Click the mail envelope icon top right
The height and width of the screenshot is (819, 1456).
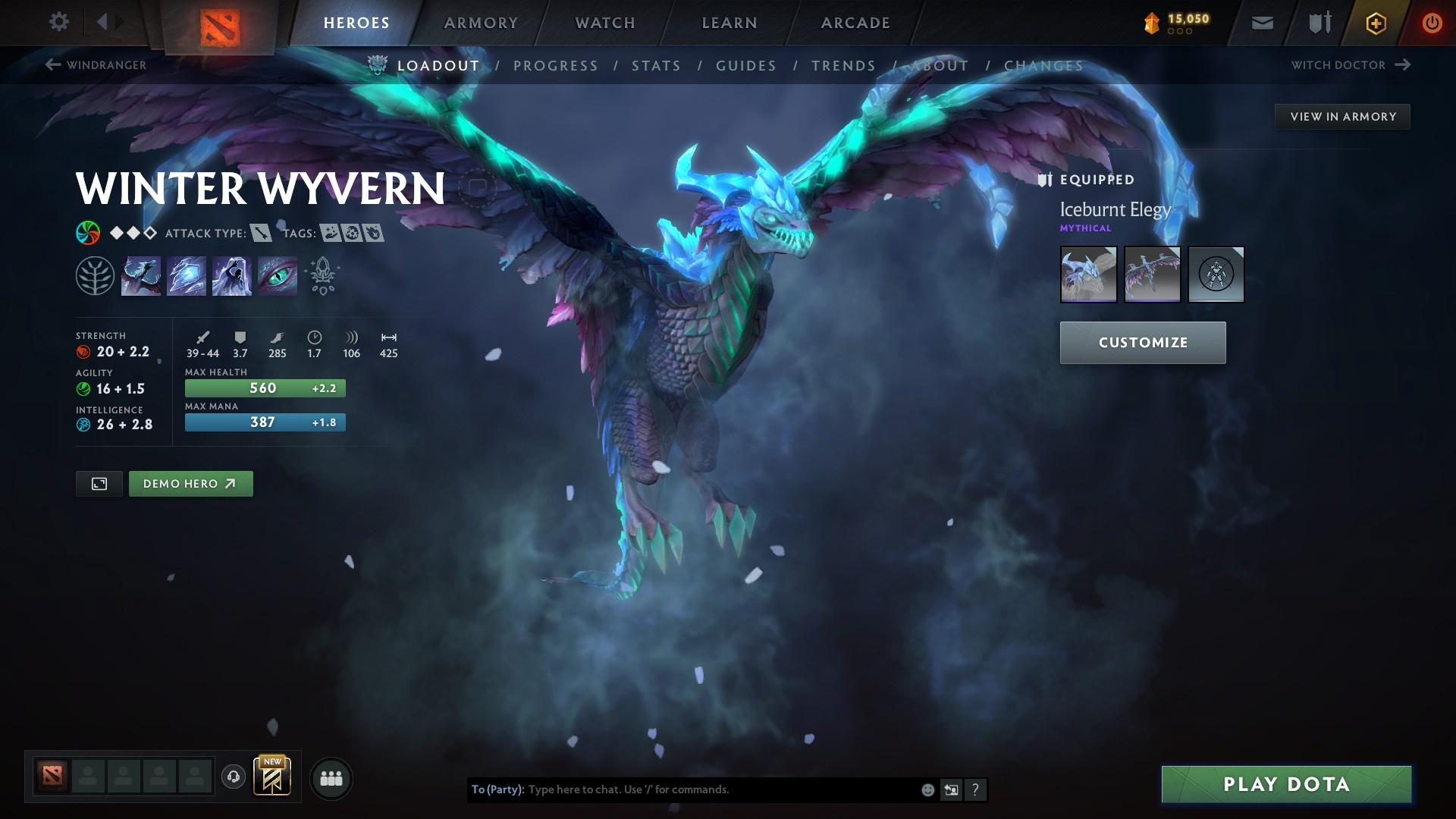point(1261,22)
